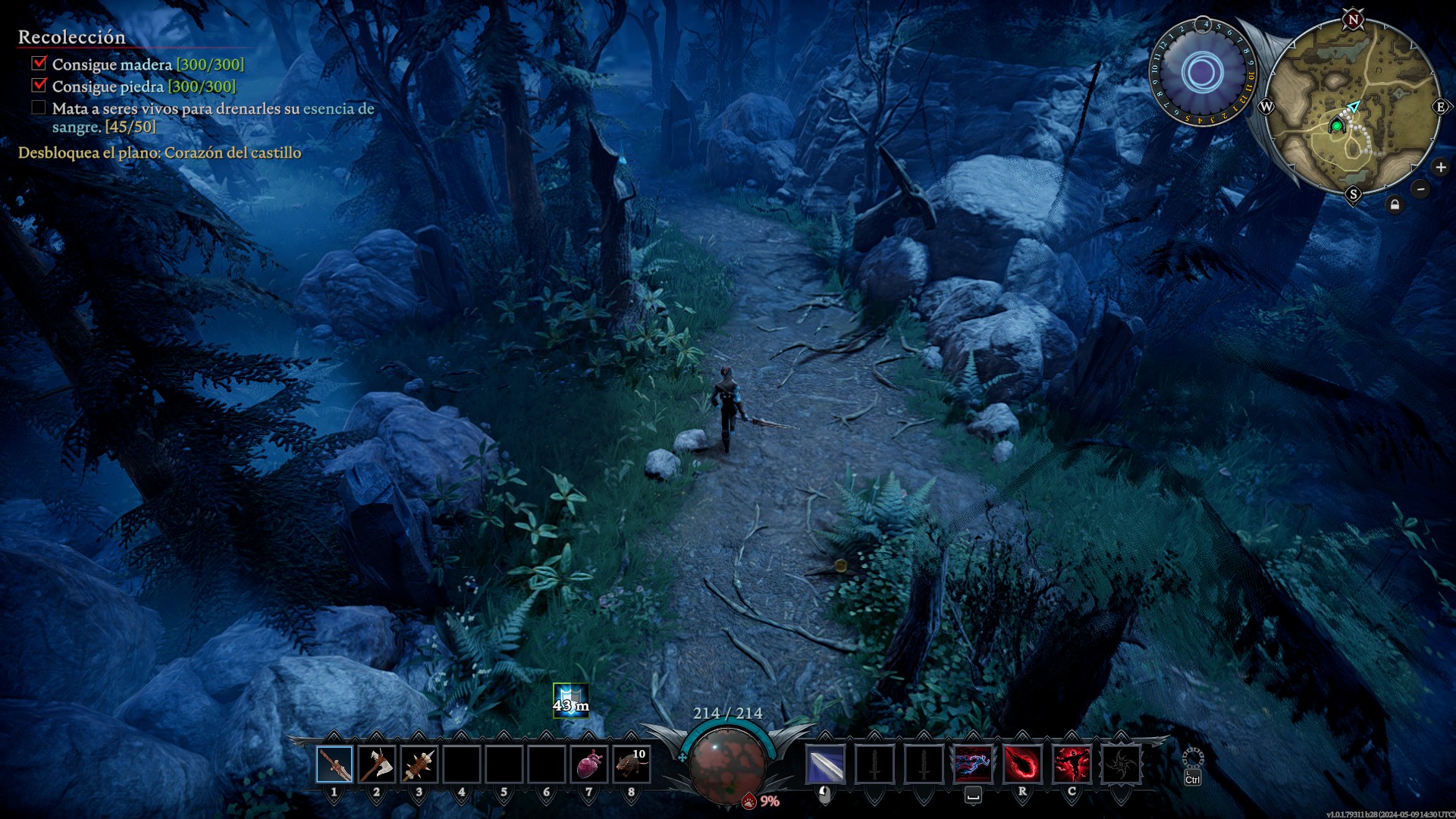Cast the red shadow bolt spell

(1022, 764)
